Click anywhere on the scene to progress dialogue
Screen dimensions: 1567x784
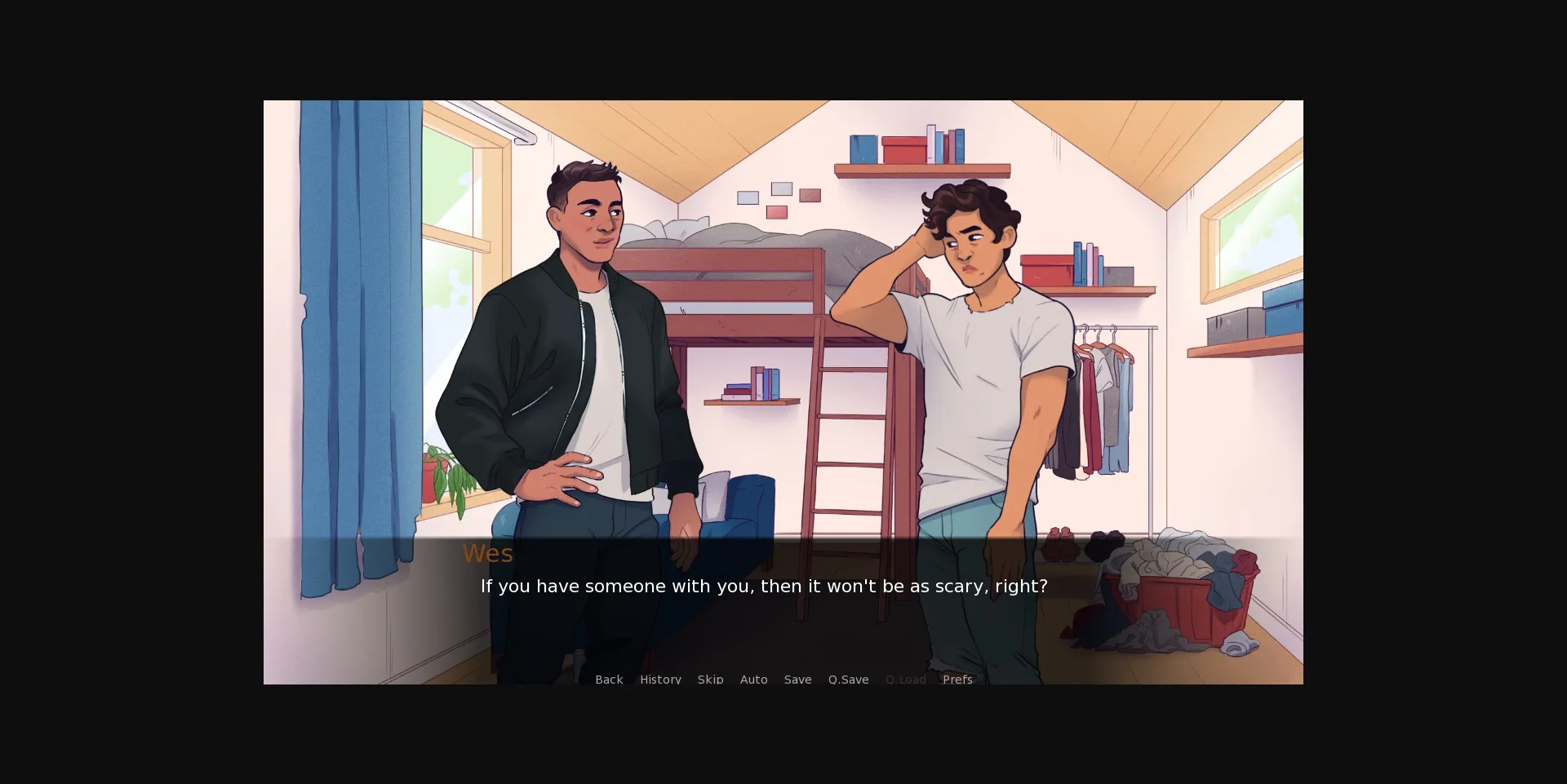pos(783,367)
